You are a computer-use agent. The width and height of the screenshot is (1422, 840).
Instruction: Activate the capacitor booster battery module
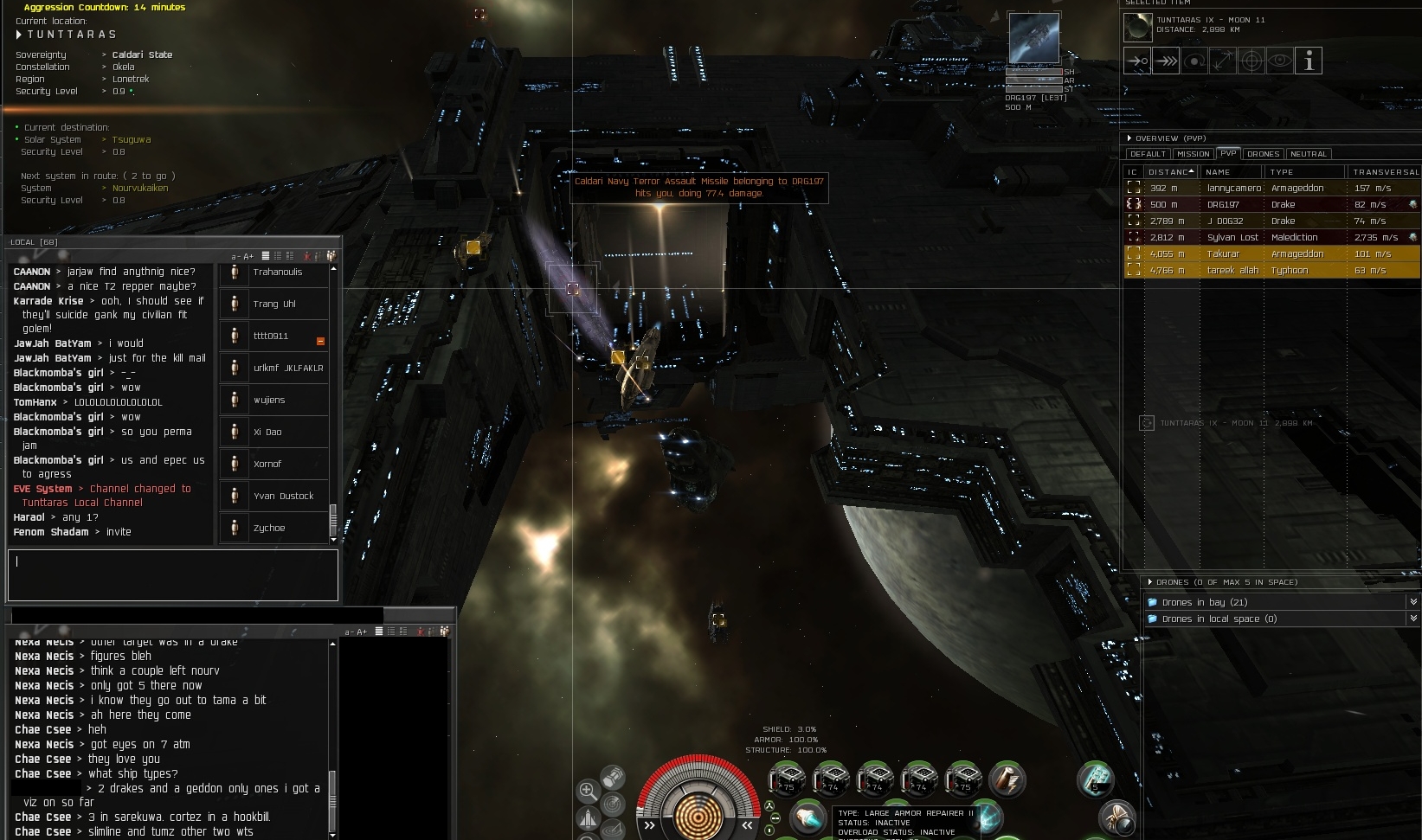point(1007,779)
